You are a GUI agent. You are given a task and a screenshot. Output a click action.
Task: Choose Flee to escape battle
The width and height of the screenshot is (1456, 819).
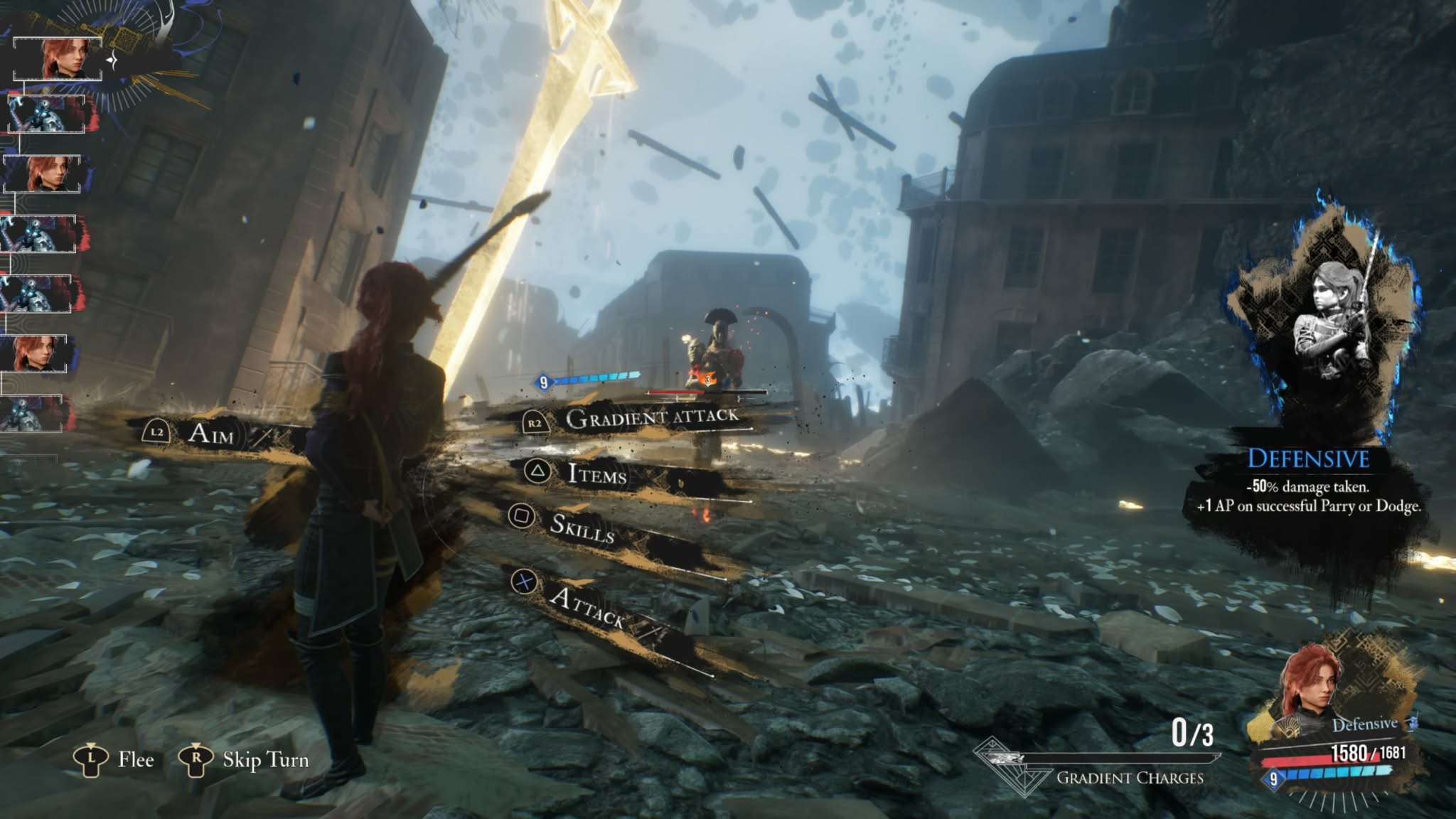[135, 760]
